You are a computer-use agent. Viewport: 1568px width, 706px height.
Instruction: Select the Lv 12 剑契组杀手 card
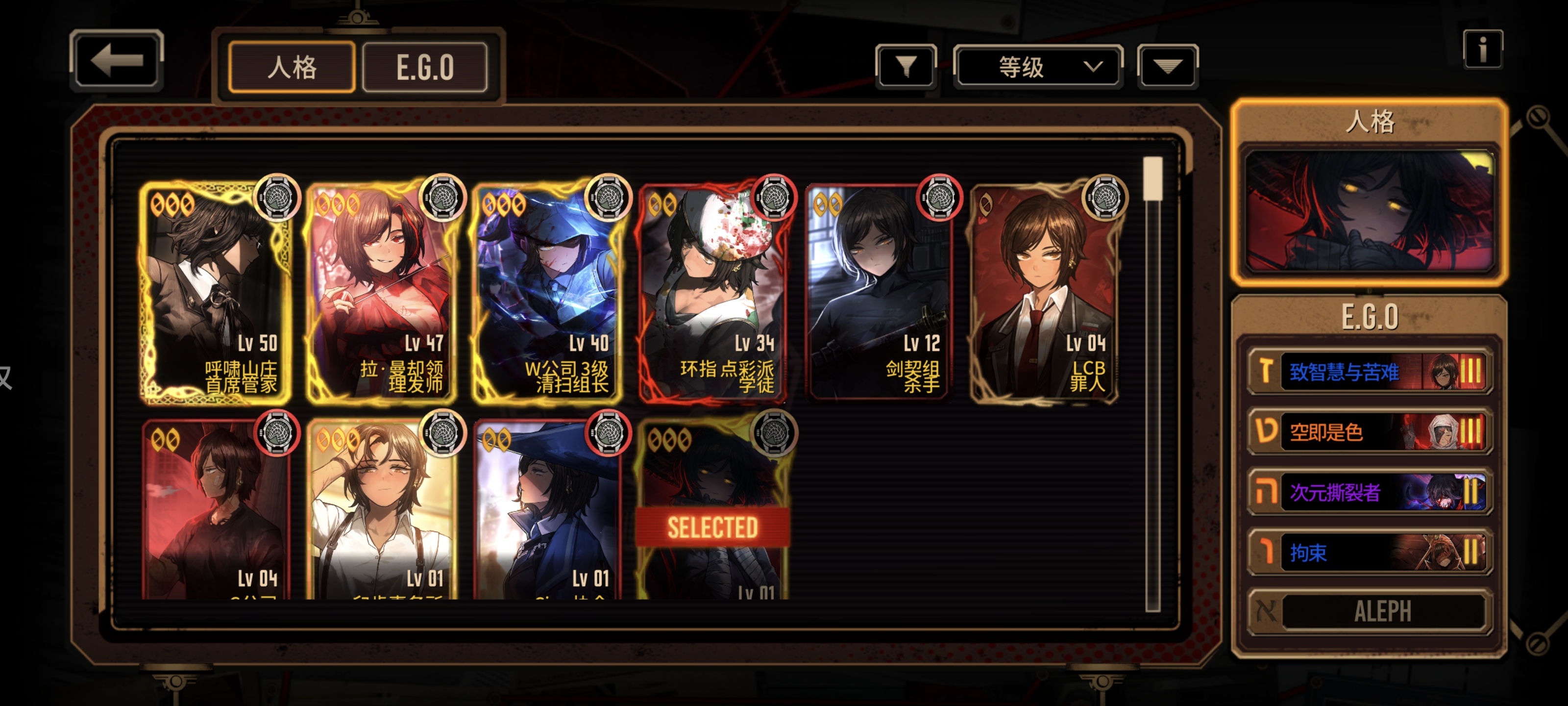(879, 292)
